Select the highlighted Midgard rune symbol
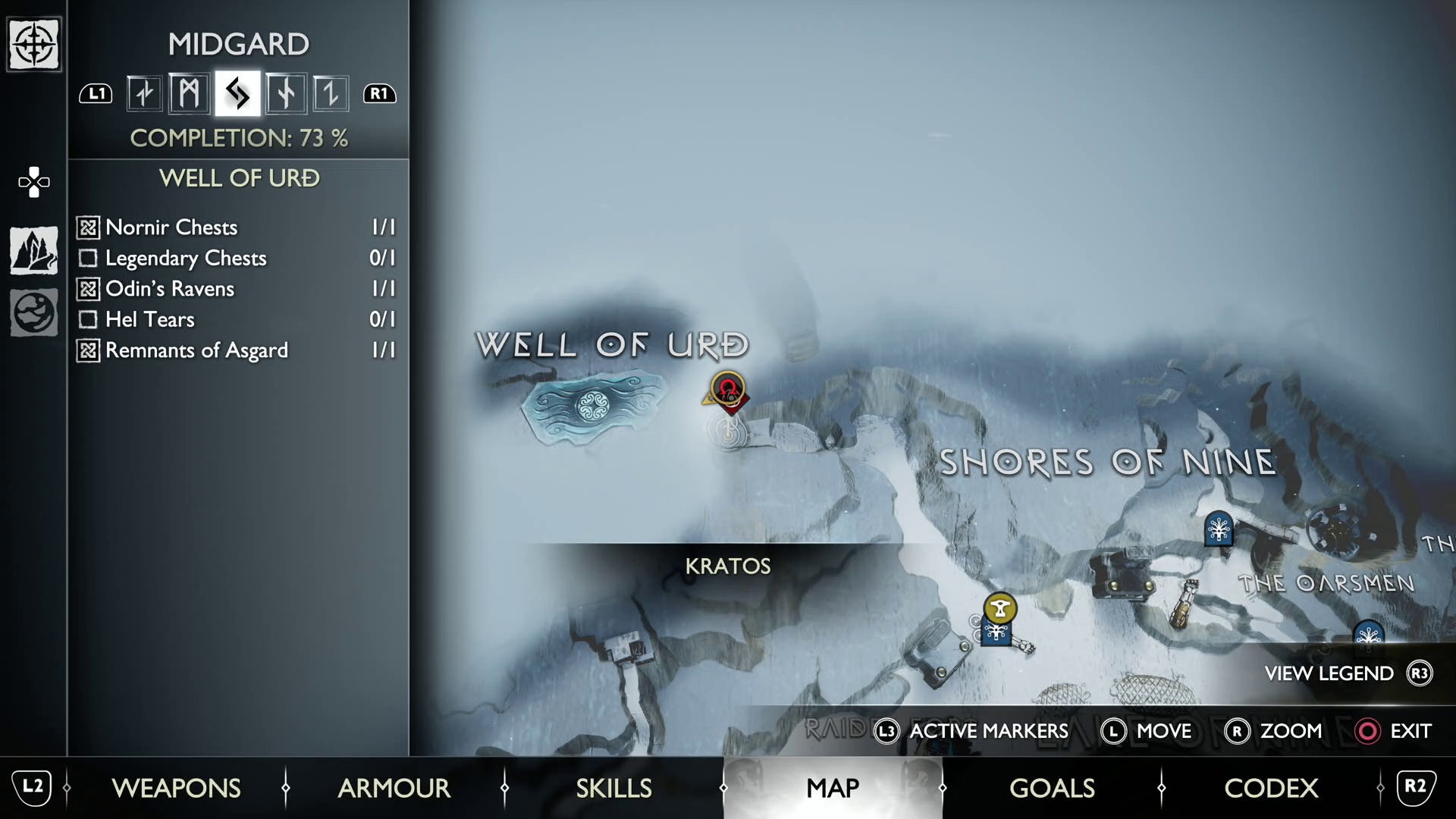The height and width of the screenshot is (819, 1456). tap(237, 93)
